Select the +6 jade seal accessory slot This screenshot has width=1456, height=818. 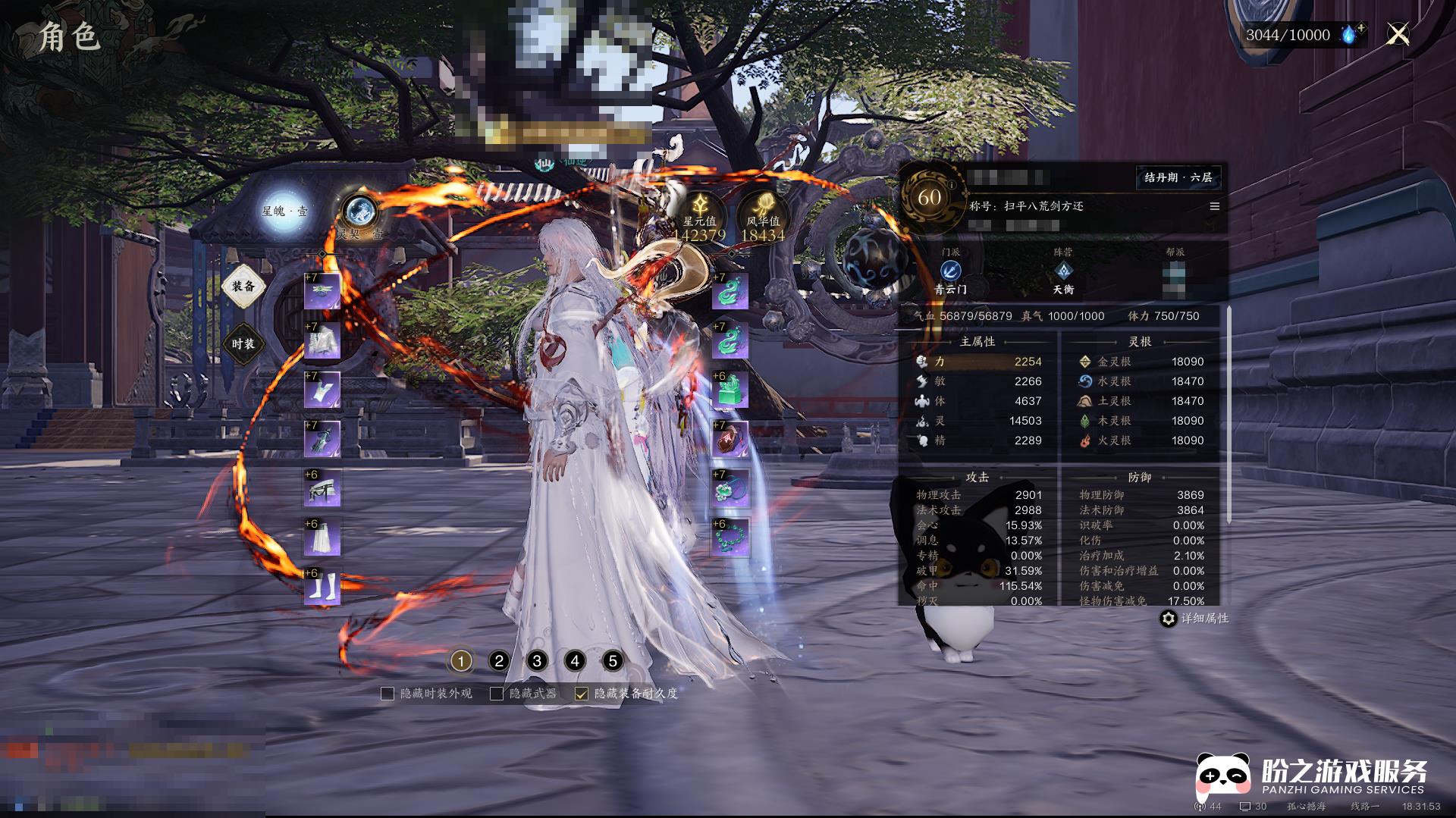point(730,390)
